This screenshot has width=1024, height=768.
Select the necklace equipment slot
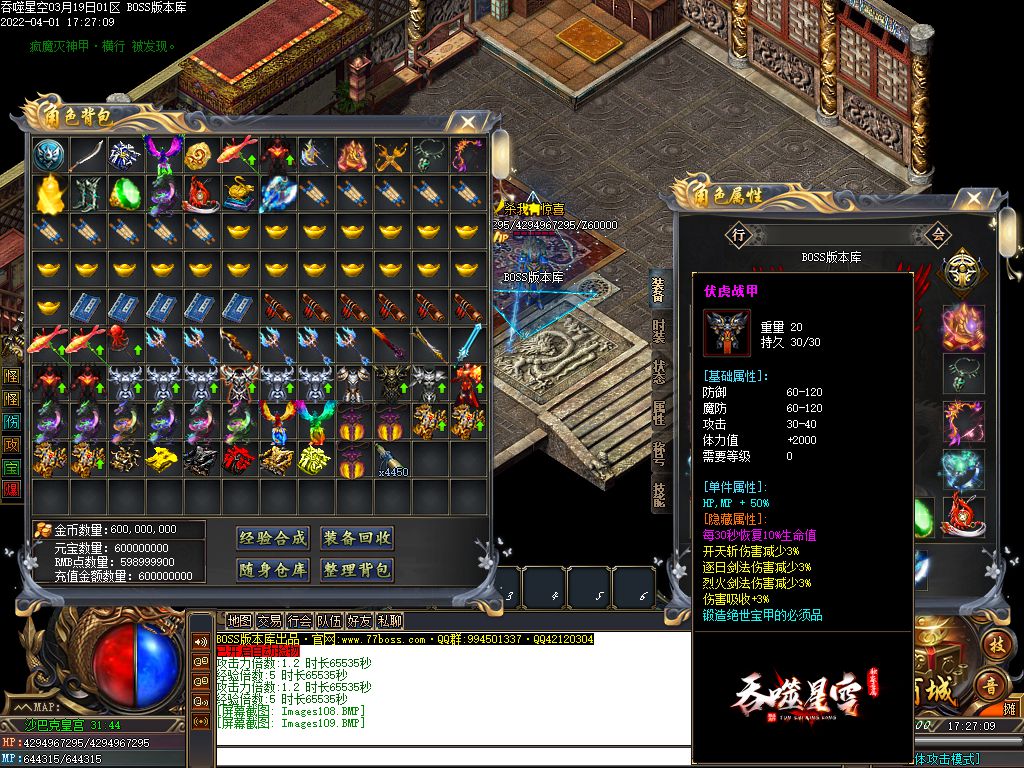coord(964,373)
